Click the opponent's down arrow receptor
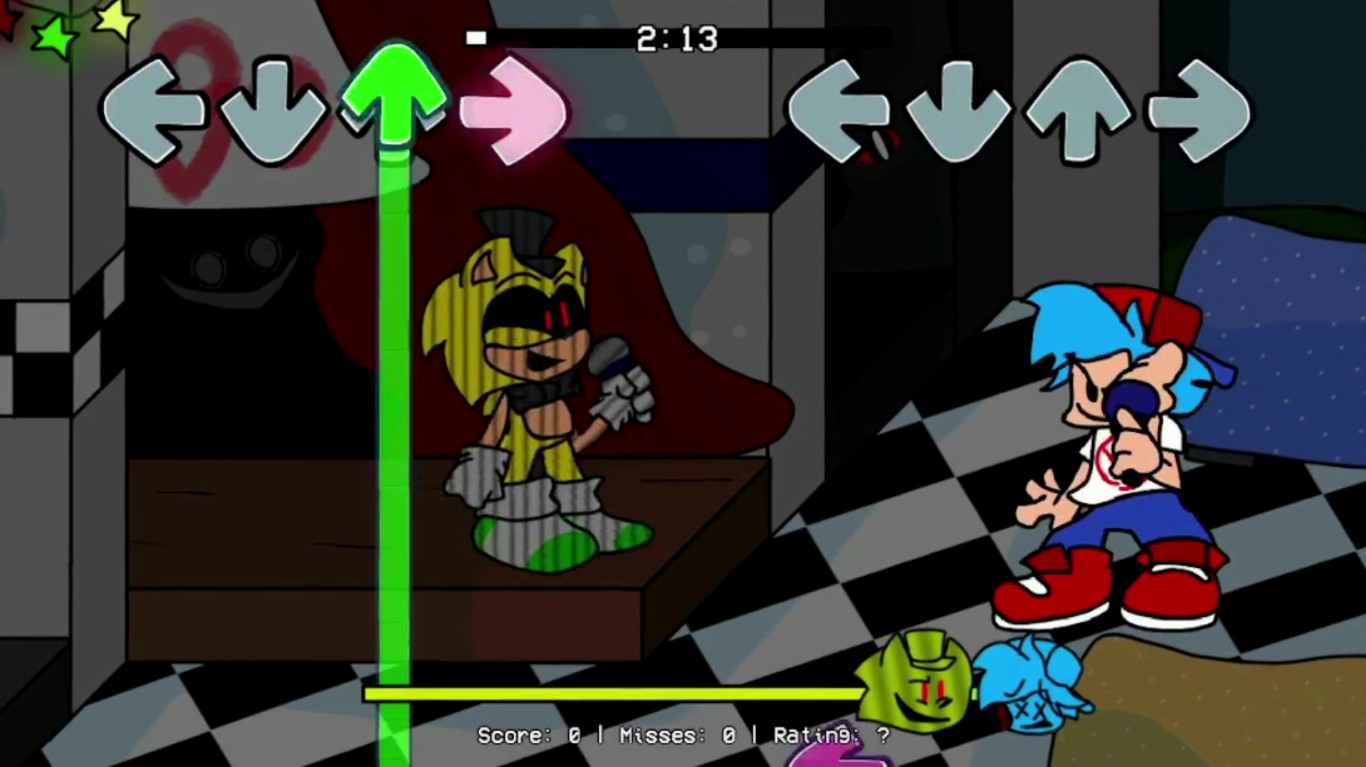Viewport: 1366px width, 767px height. click(x=270, y=110)
